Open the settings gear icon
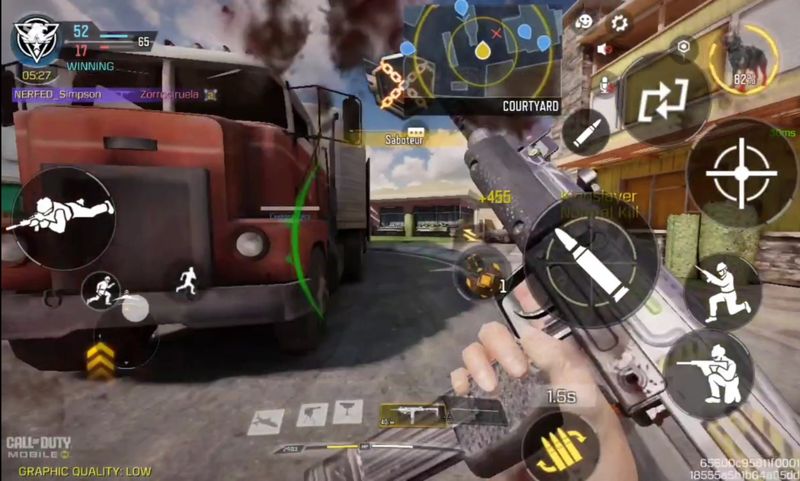The height and width of the screenshot is (481, 800). tap(618, 21)
